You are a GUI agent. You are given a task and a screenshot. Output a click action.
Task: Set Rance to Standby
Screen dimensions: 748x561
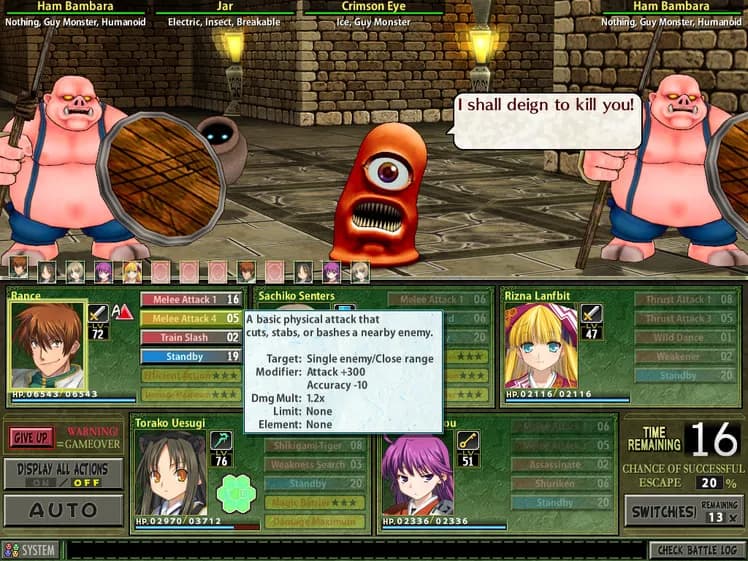coord(190,356)
